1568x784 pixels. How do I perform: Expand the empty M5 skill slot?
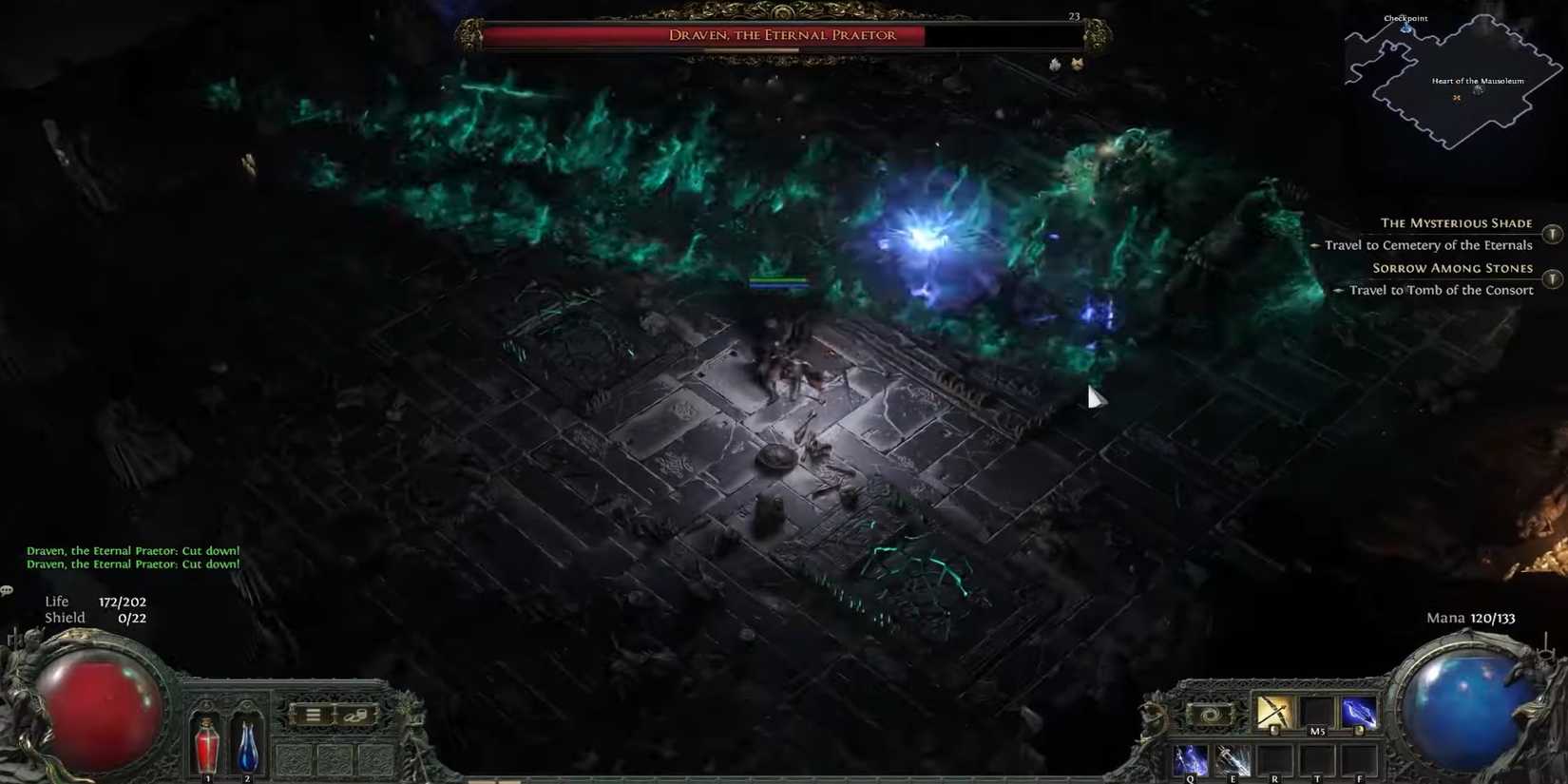pyautogui.click(x=1317, y=711)
